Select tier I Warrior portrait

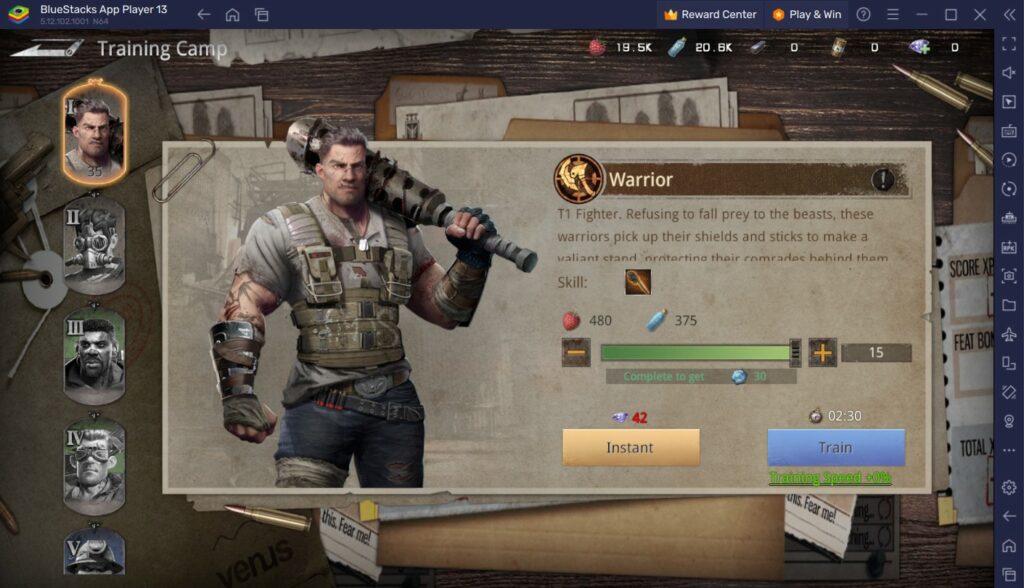coord(95,133)
